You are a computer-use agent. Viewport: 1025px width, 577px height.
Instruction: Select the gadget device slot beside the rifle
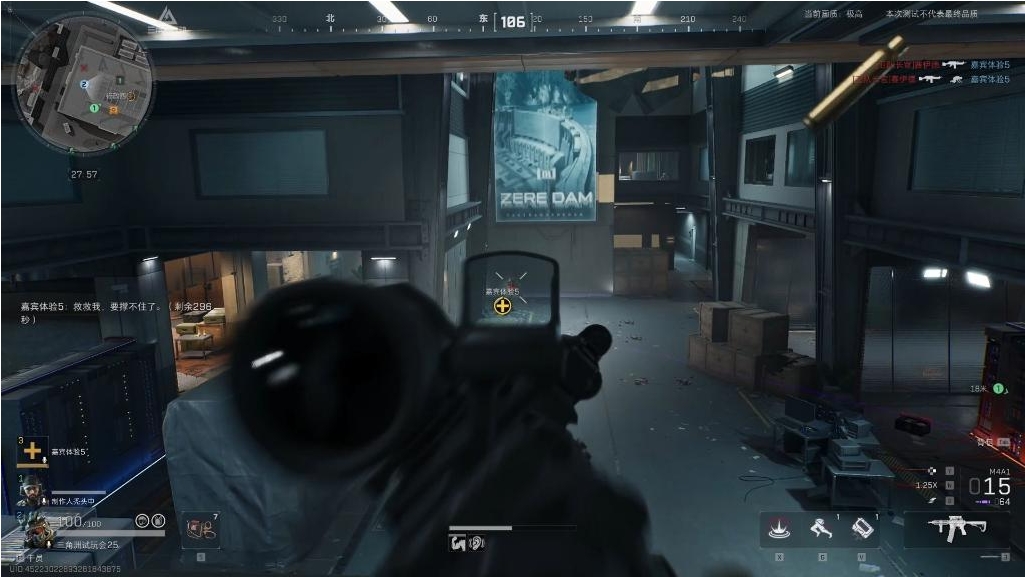tap(863, 529)
